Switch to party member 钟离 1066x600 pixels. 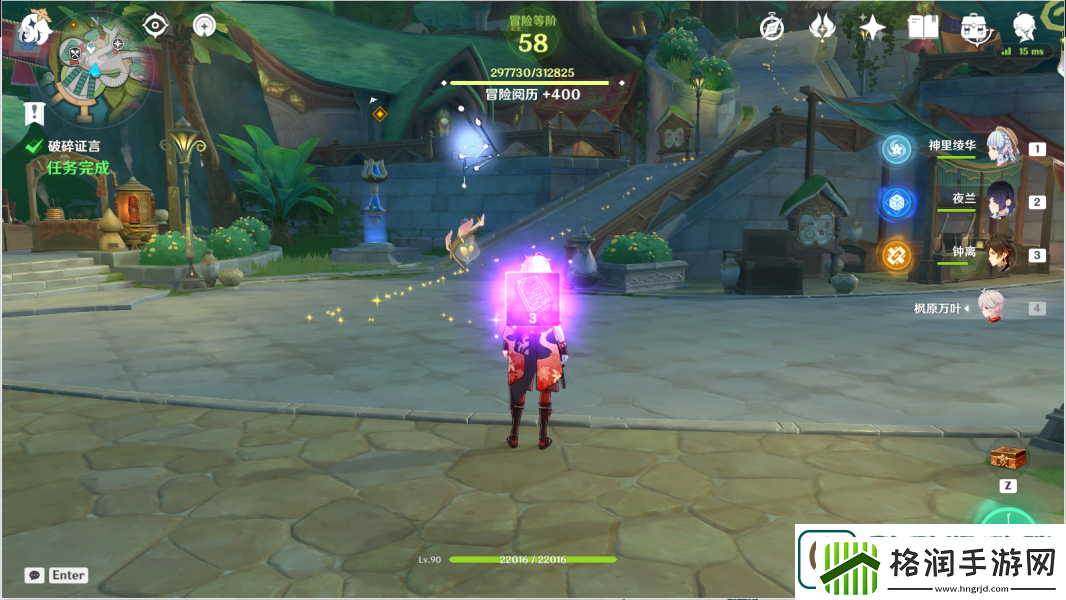1001,254
